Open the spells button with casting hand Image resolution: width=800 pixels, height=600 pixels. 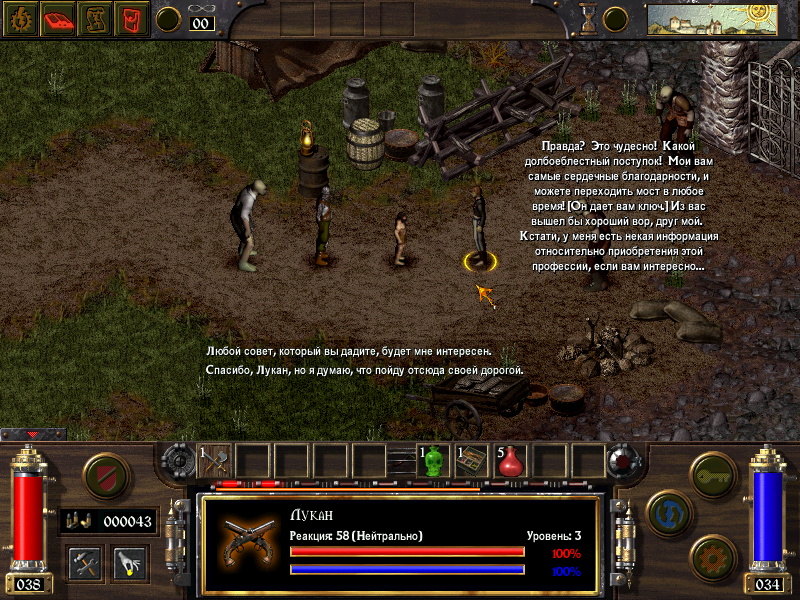click(130, 562)
